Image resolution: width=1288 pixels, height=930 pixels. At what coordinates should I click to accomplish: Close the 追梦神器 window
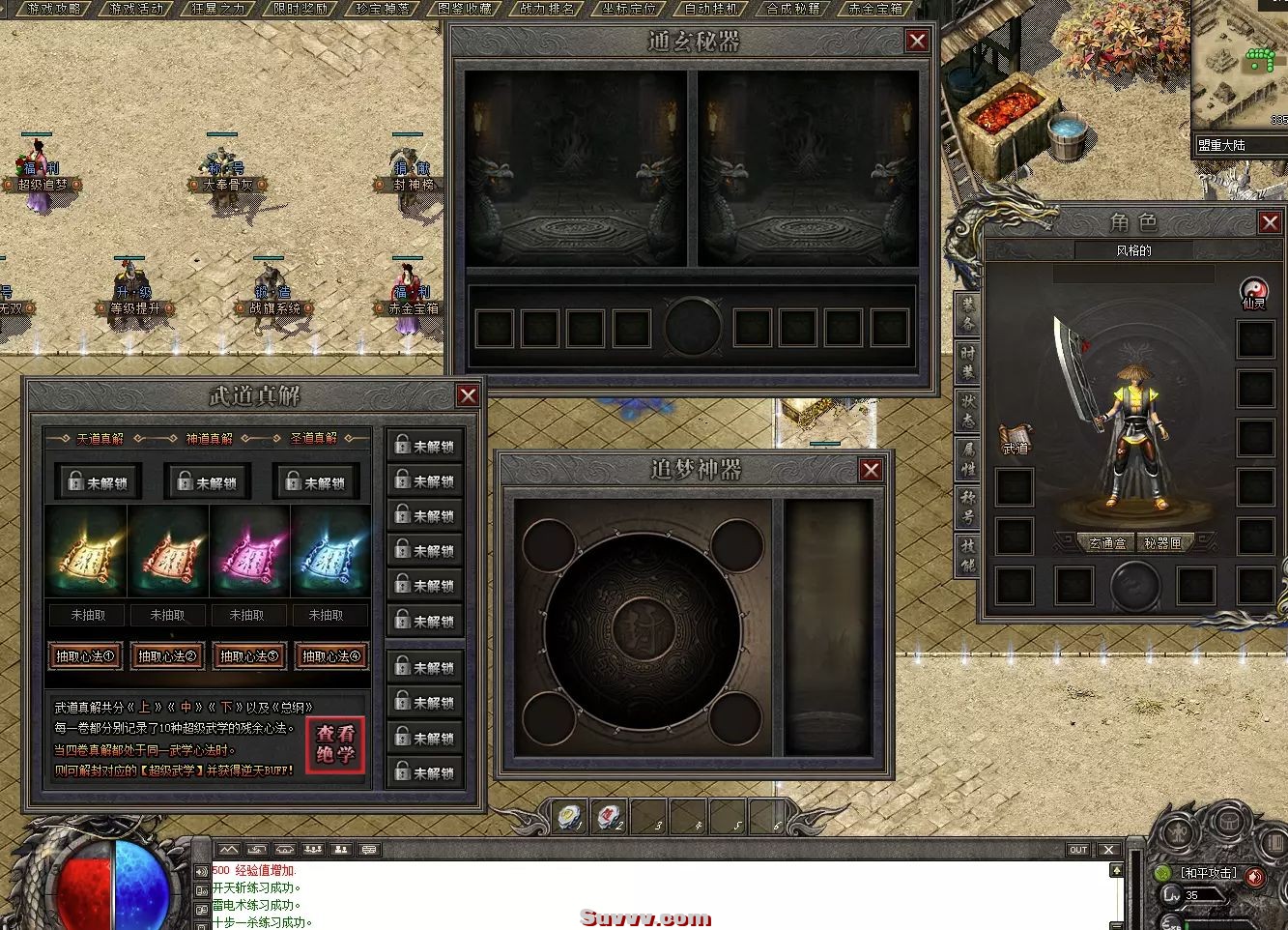[871, 470]
